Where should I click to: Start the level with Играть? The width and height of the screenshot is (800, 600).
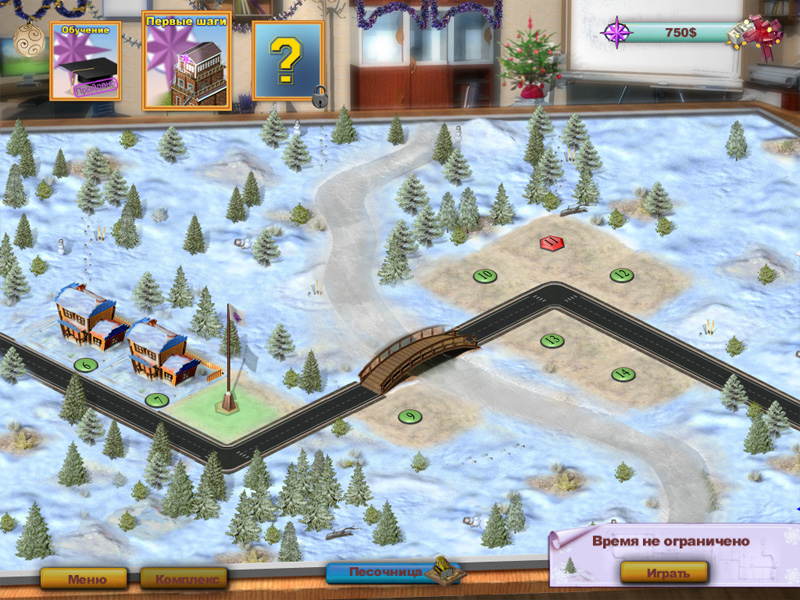pos(664,573)
